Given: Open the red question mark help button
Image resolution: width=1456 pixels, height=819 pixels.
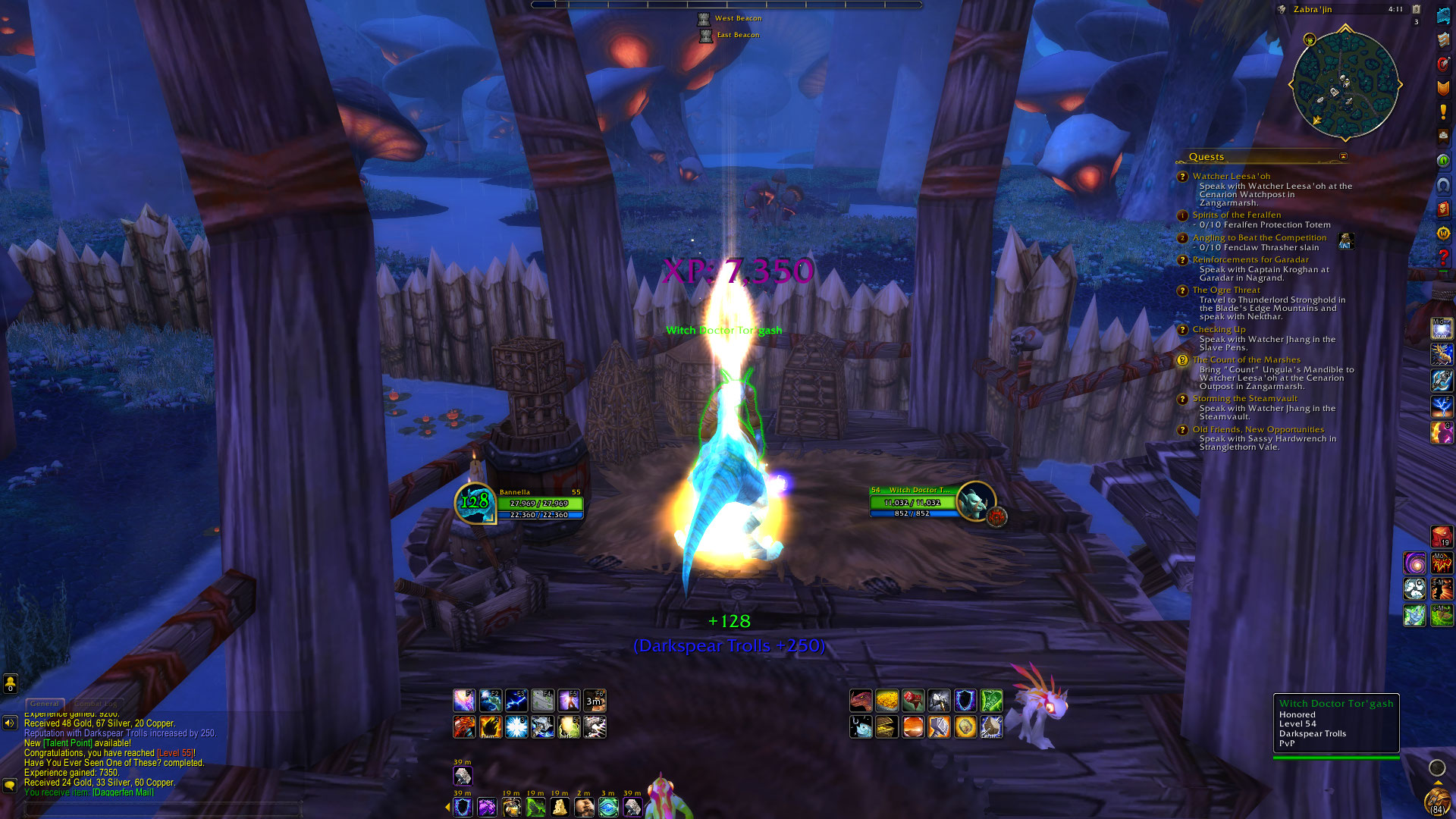Looking at the screenshot, I should [1442, 258].
